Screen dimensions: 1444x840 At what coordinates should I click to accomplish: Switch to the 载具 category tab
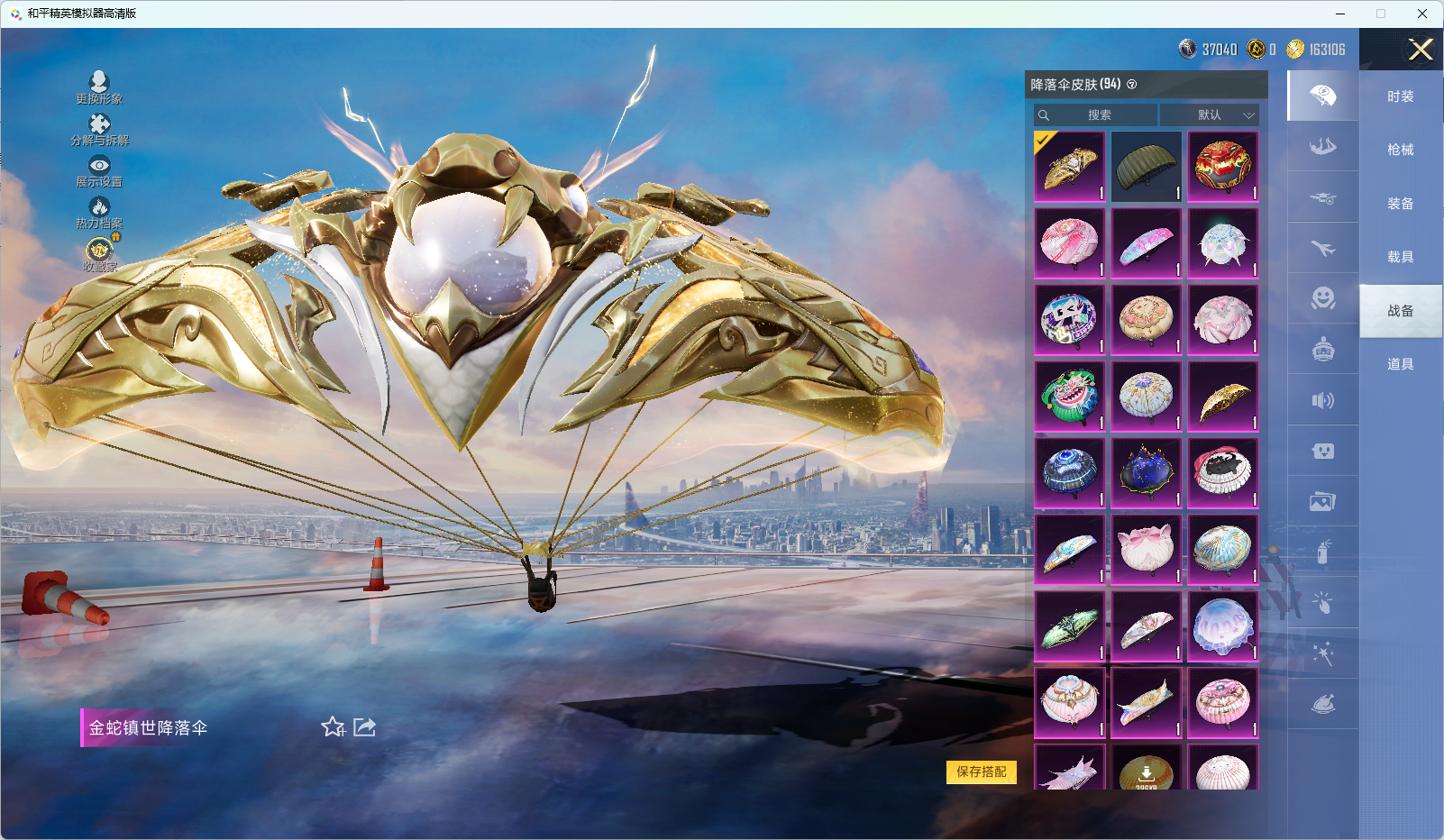(1400, 257)
